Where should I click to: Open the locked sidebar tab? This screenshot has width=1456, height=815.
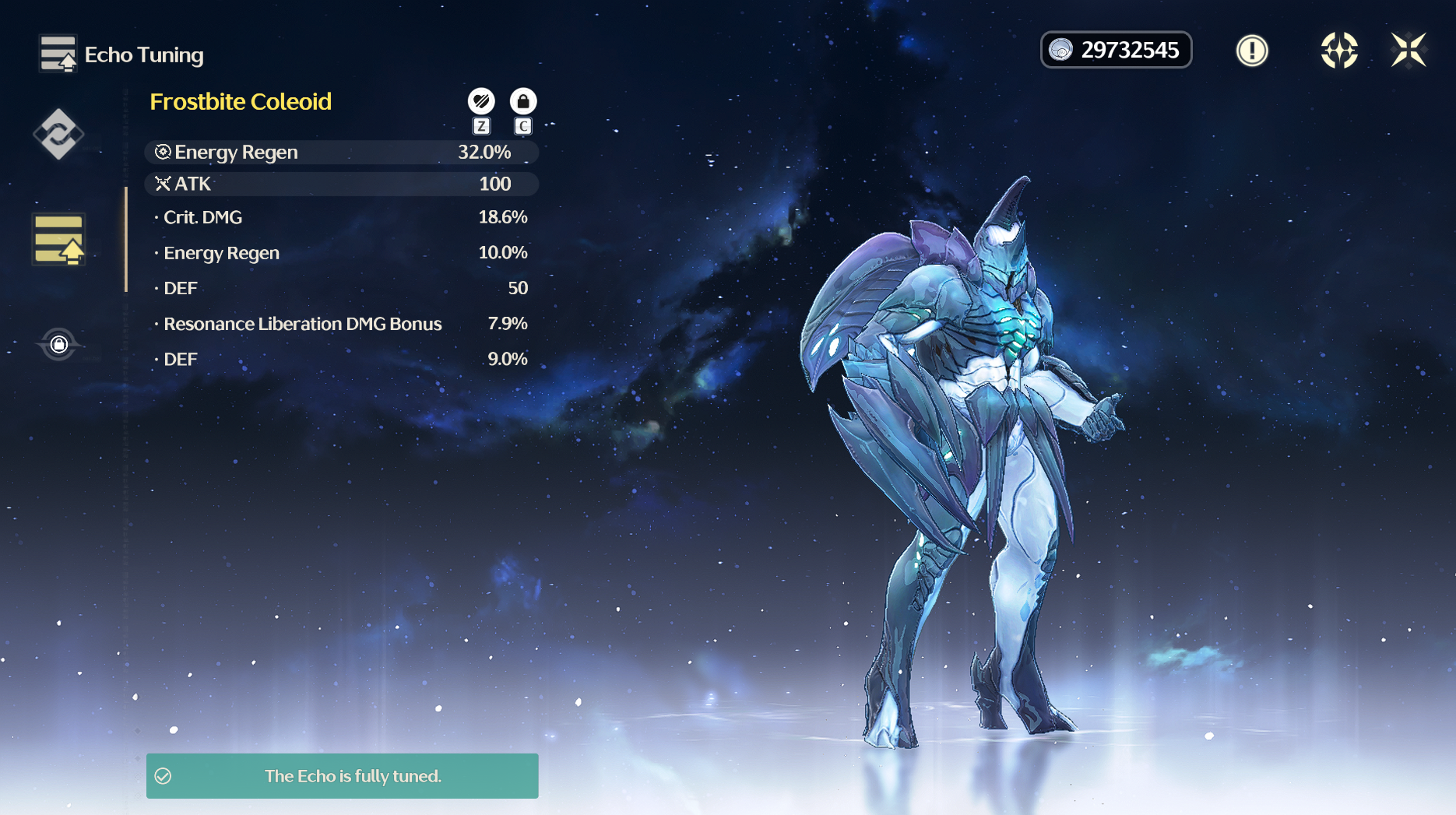(58, 344)
